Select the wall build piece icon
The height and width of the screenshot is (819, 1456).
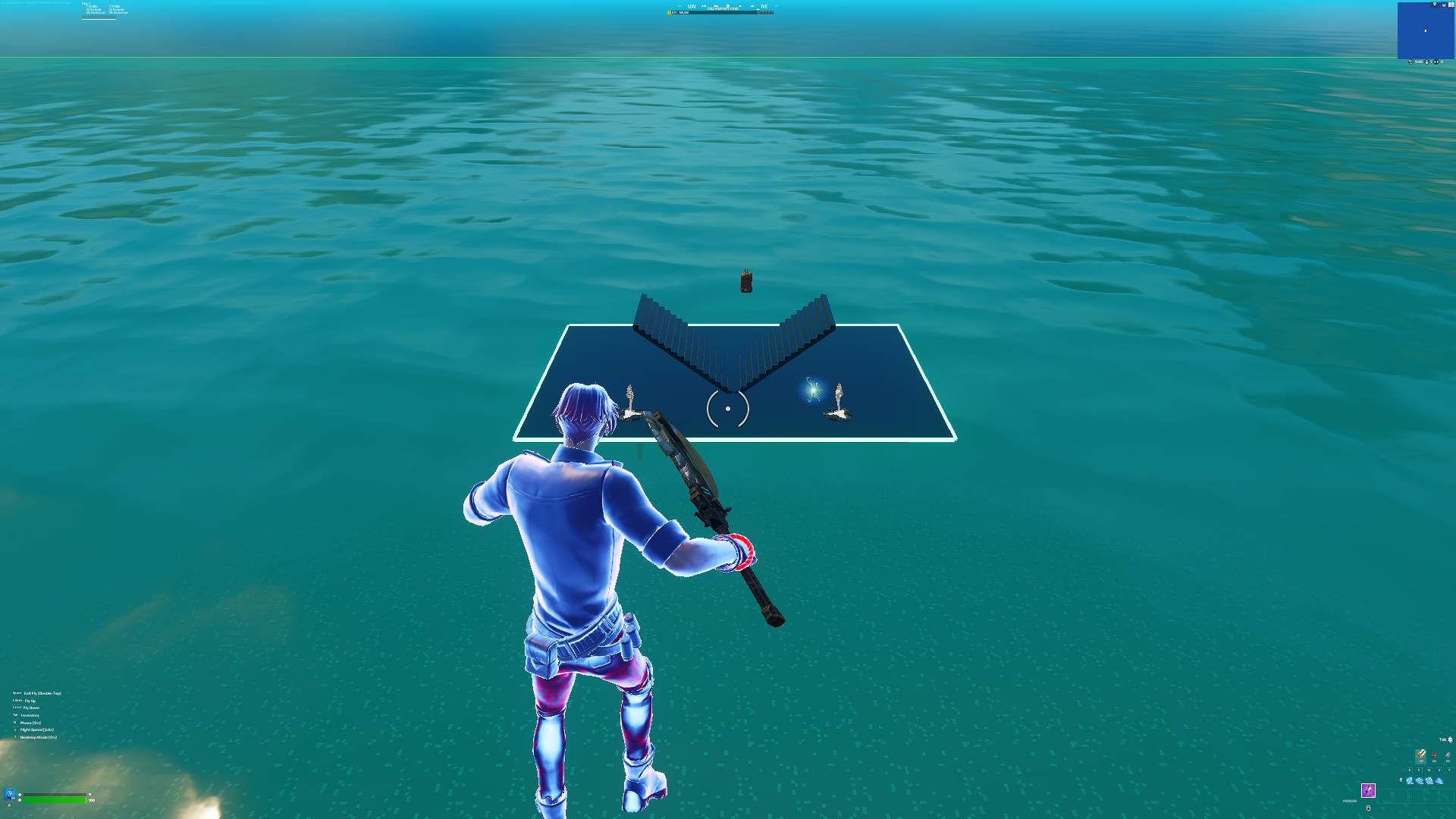(x=1410, y=780)
